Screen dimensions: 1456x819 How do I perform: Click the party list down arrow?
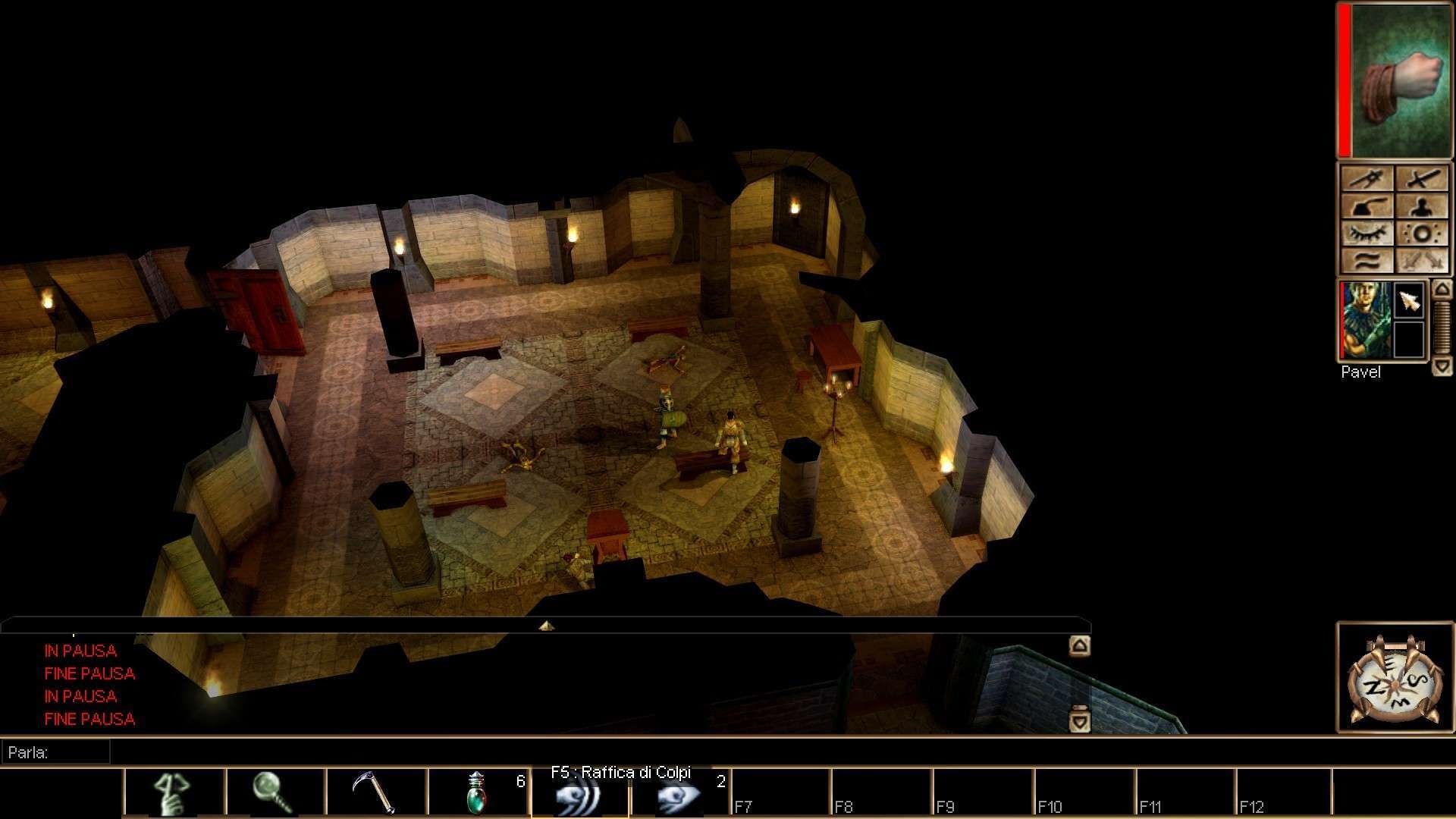(1442, 367)
